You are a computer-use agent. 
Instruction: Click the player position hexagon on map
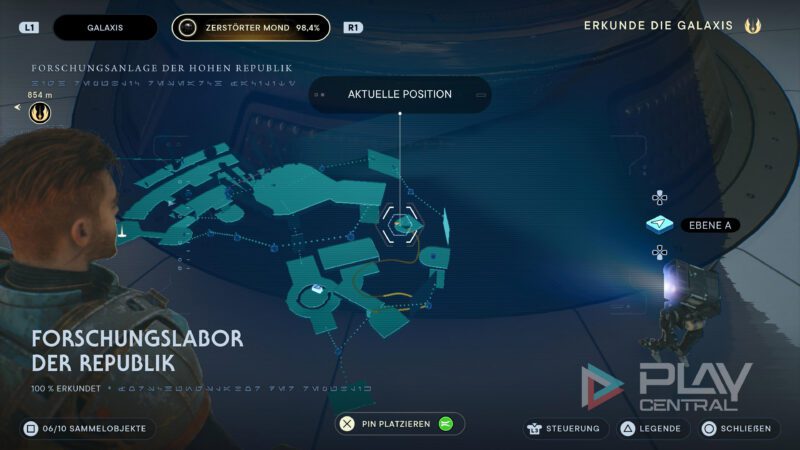click(x=401, y=222)
